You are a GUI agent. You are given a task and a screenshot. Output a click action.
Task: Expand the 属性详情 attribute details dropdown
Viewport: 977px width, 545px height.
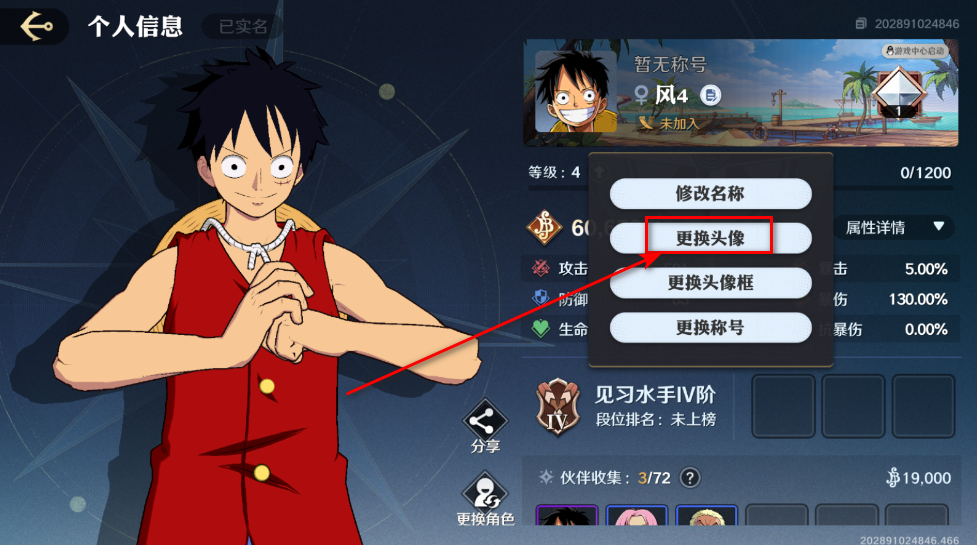[893, 228]
